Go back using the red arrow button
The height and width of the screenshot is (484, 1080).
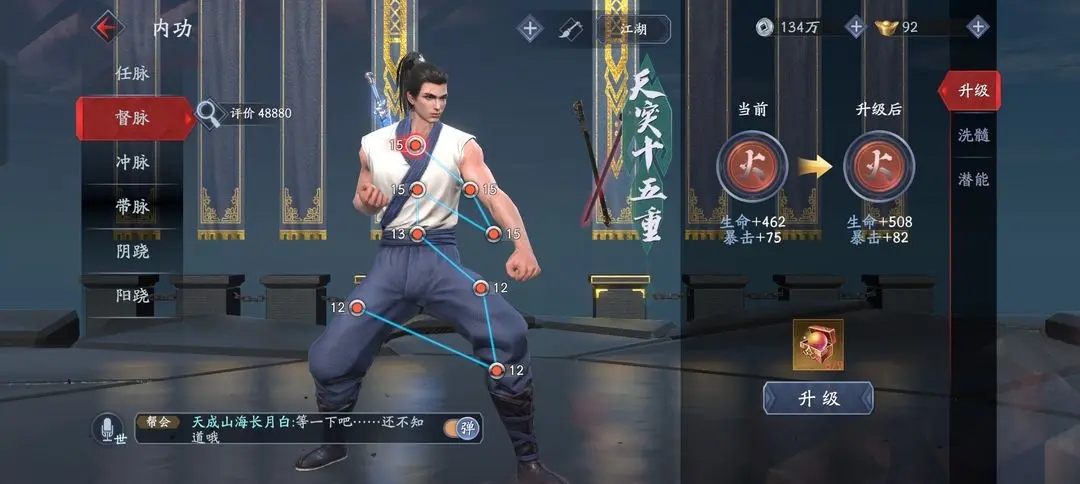106,27
